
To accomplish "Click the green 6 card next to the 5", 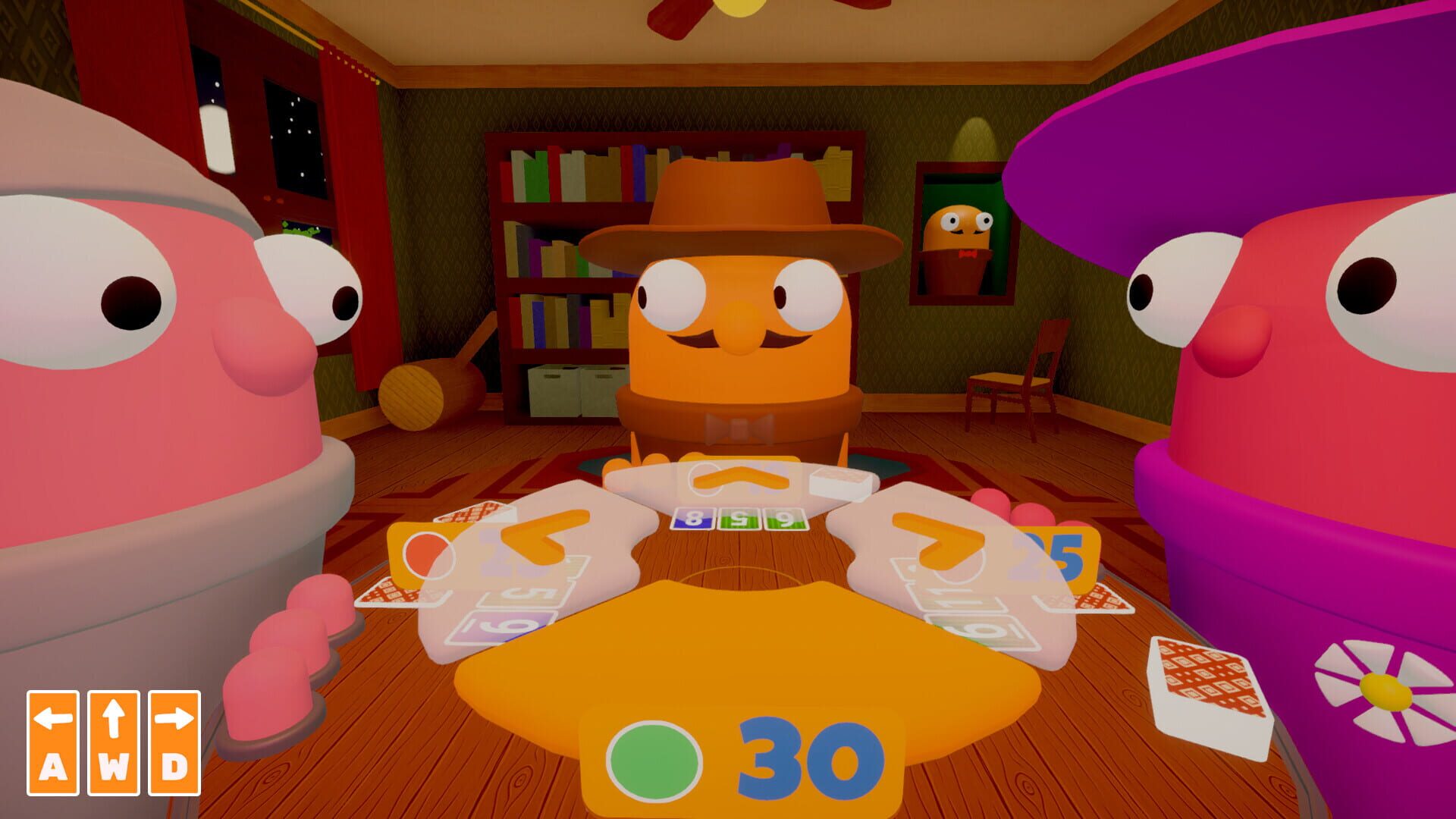I will point(785,520).
